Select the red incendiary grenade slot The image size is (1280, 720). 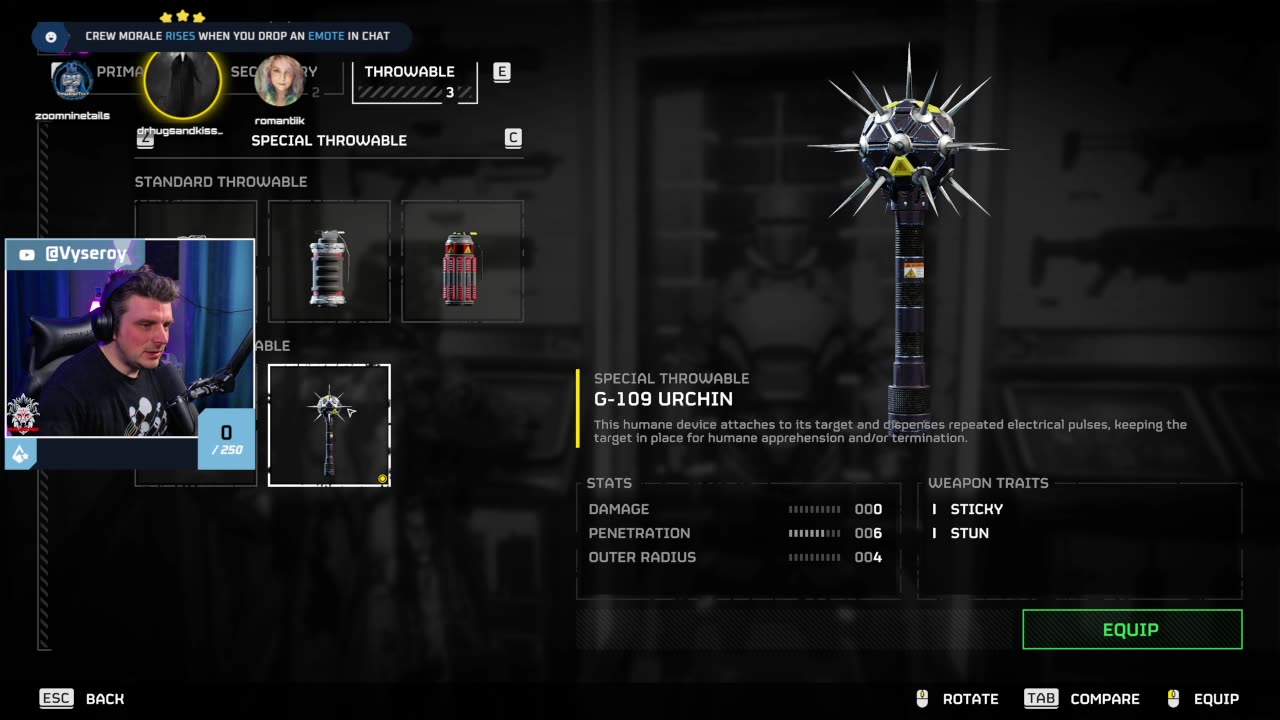(462, 262)
